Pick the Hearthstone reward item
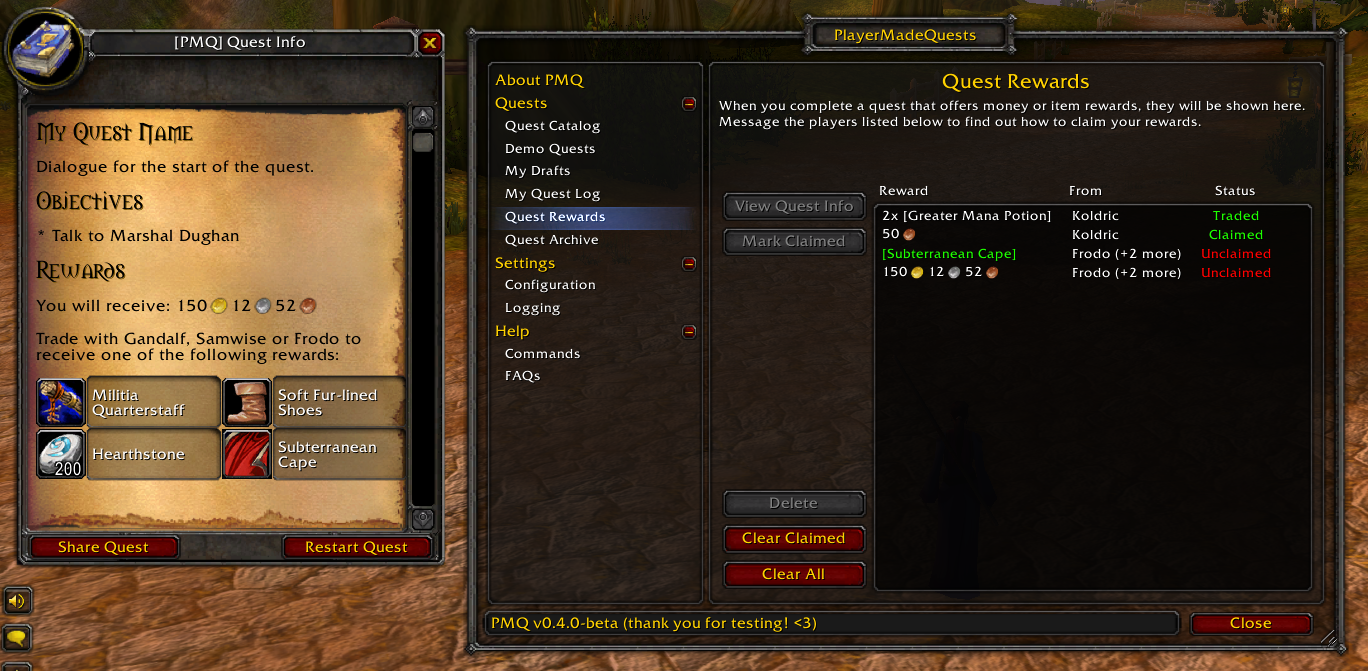 click(x=128, y=454)
